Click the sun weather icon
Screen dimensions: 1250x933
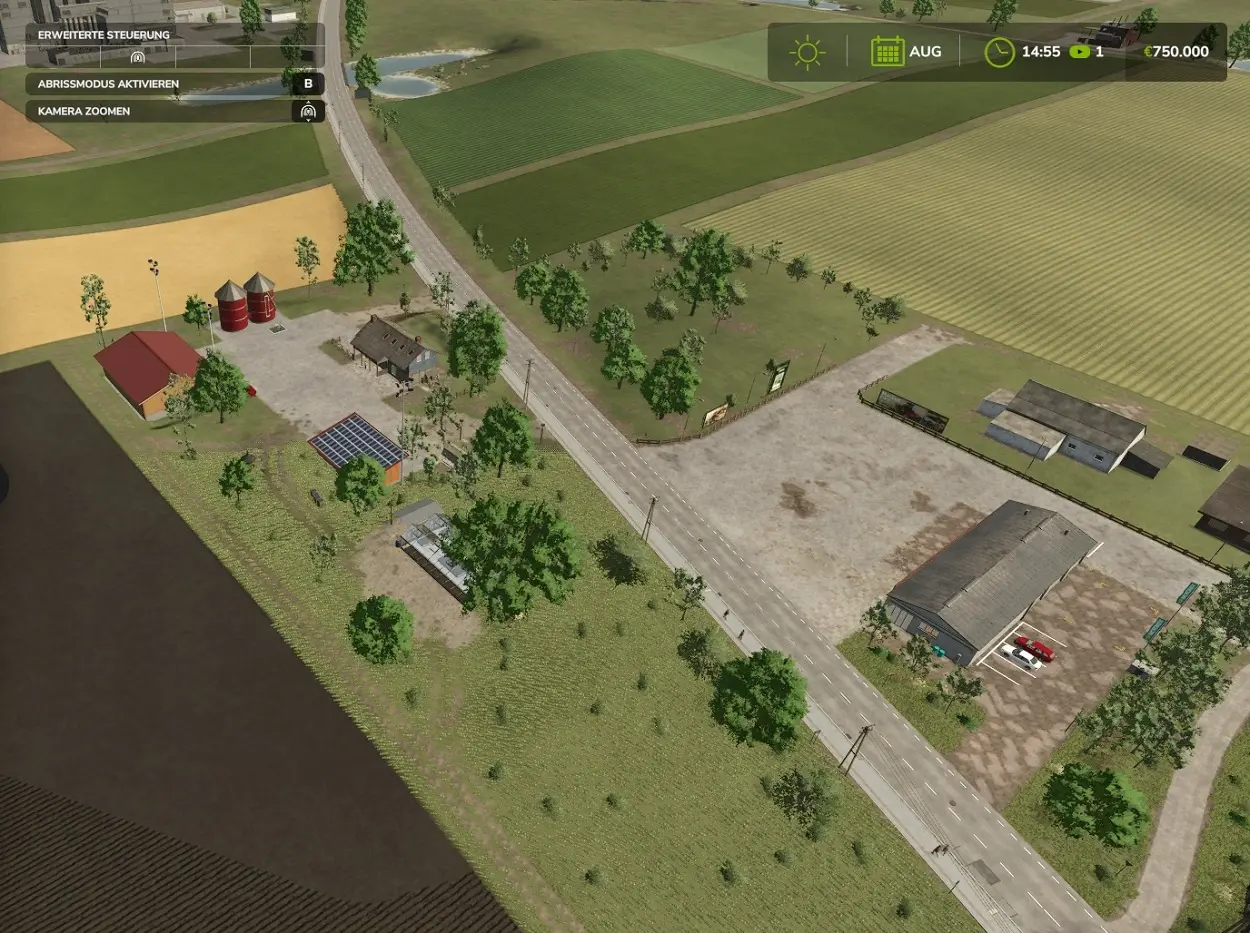pyautogui.click(x=806, y=52)
